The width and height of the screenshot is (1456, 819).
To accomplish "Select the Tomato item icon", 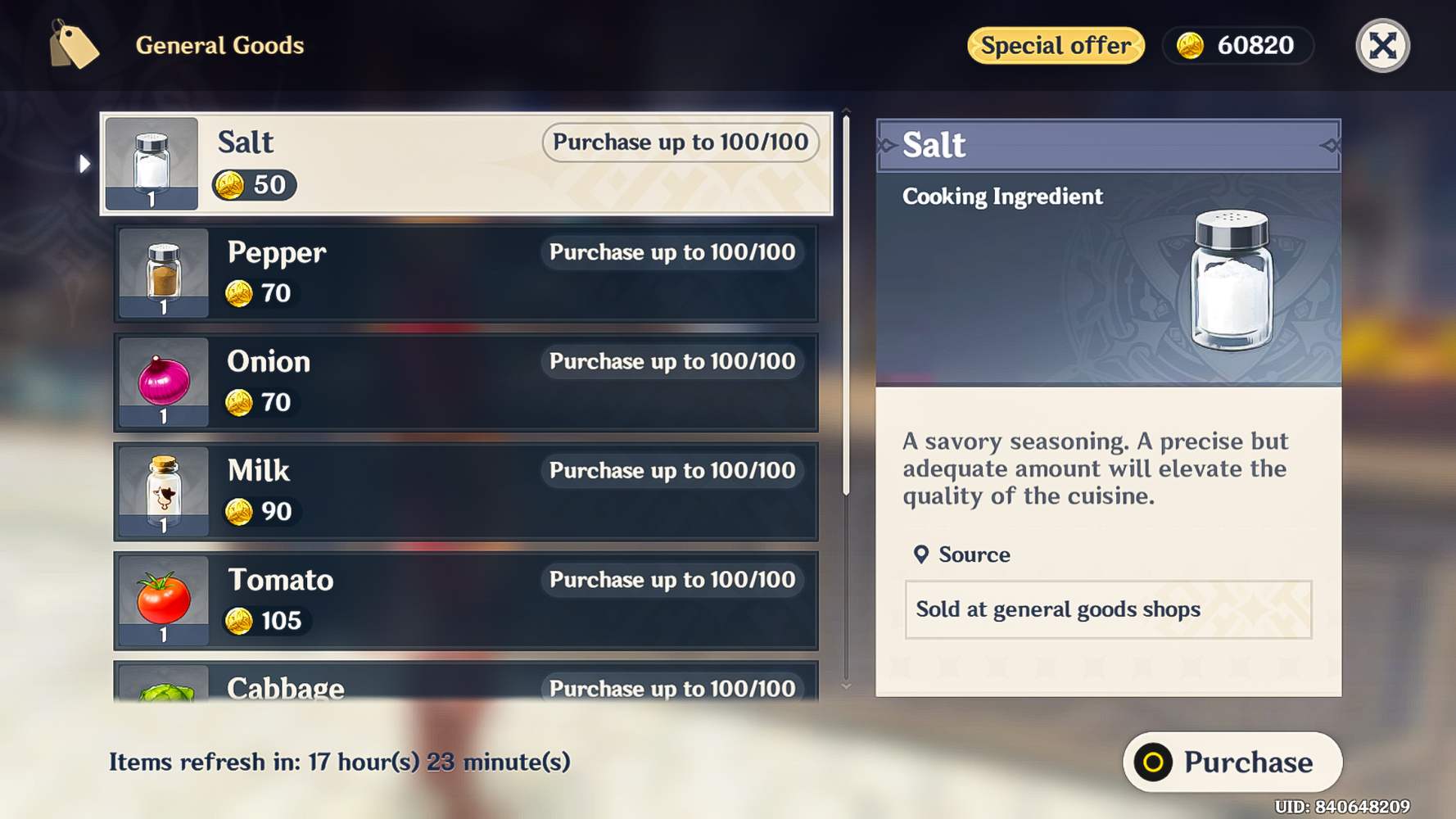I will pos(163,600).
